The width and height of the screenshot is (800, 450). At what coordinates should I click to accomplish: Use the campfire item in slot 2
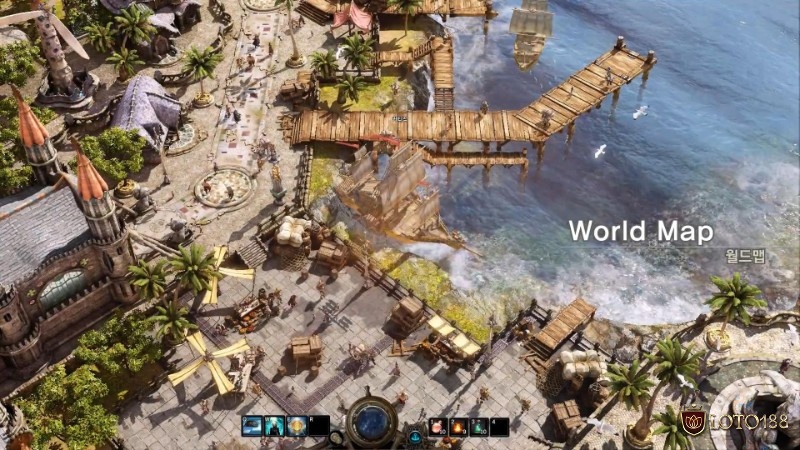[459, 427]
